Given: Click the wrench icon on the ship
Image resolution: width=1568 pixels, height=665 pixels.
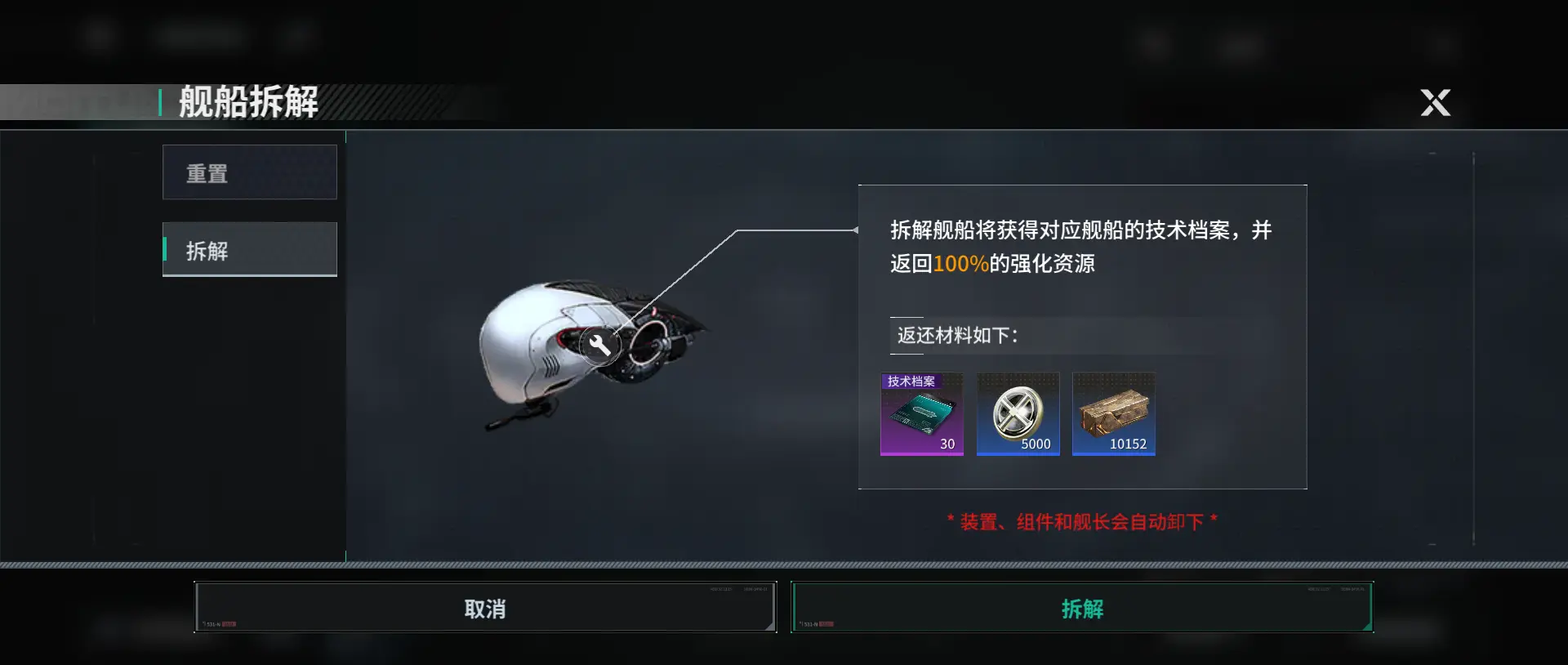Looking at the screenshot, I should pyautogui.click(x=602, y=344).
